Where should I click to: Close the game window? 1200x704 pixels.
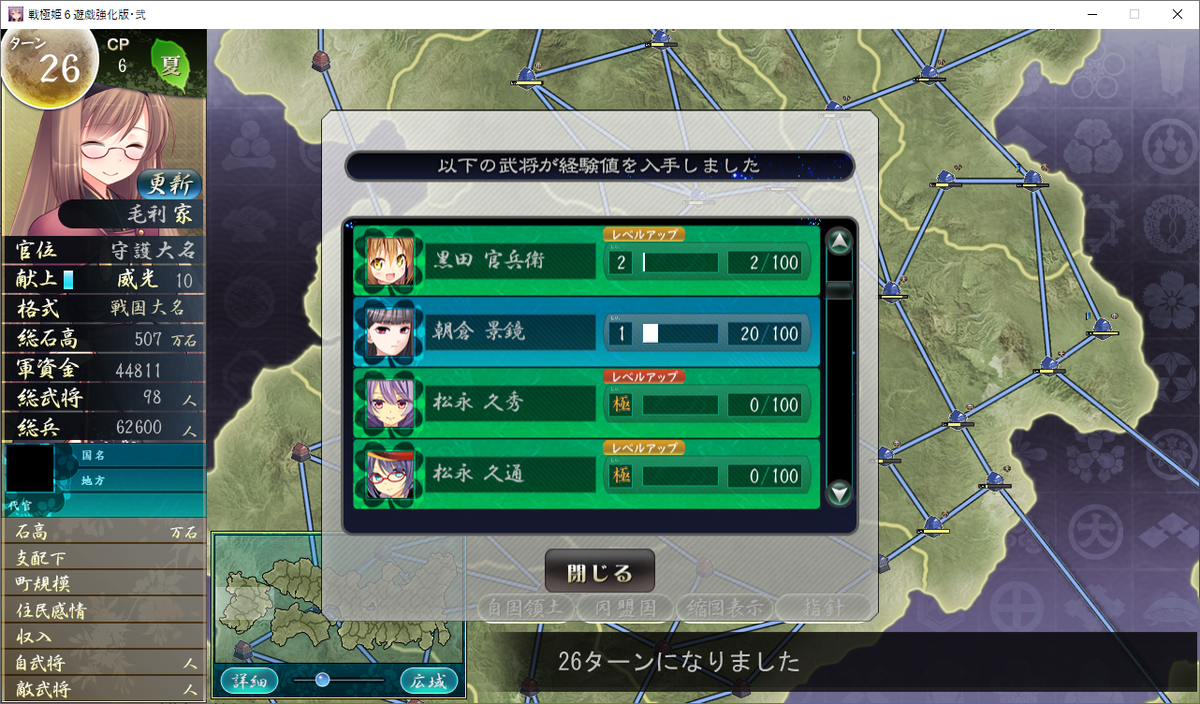(1176, 14)
